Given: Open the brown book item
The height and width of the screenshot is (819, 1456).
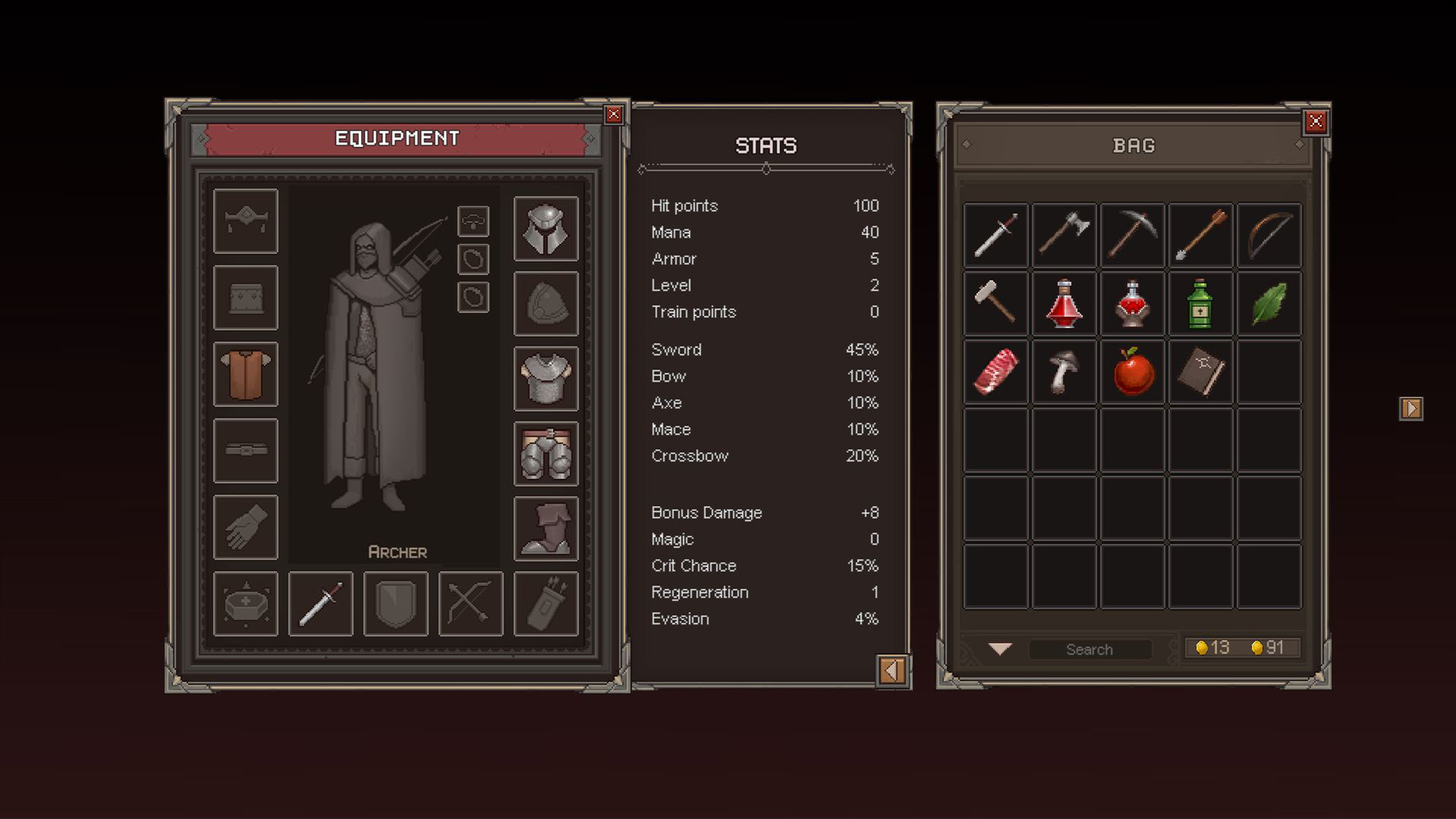Looking at the screenshot, I should pyautogui.click(x=1200, y=372).
